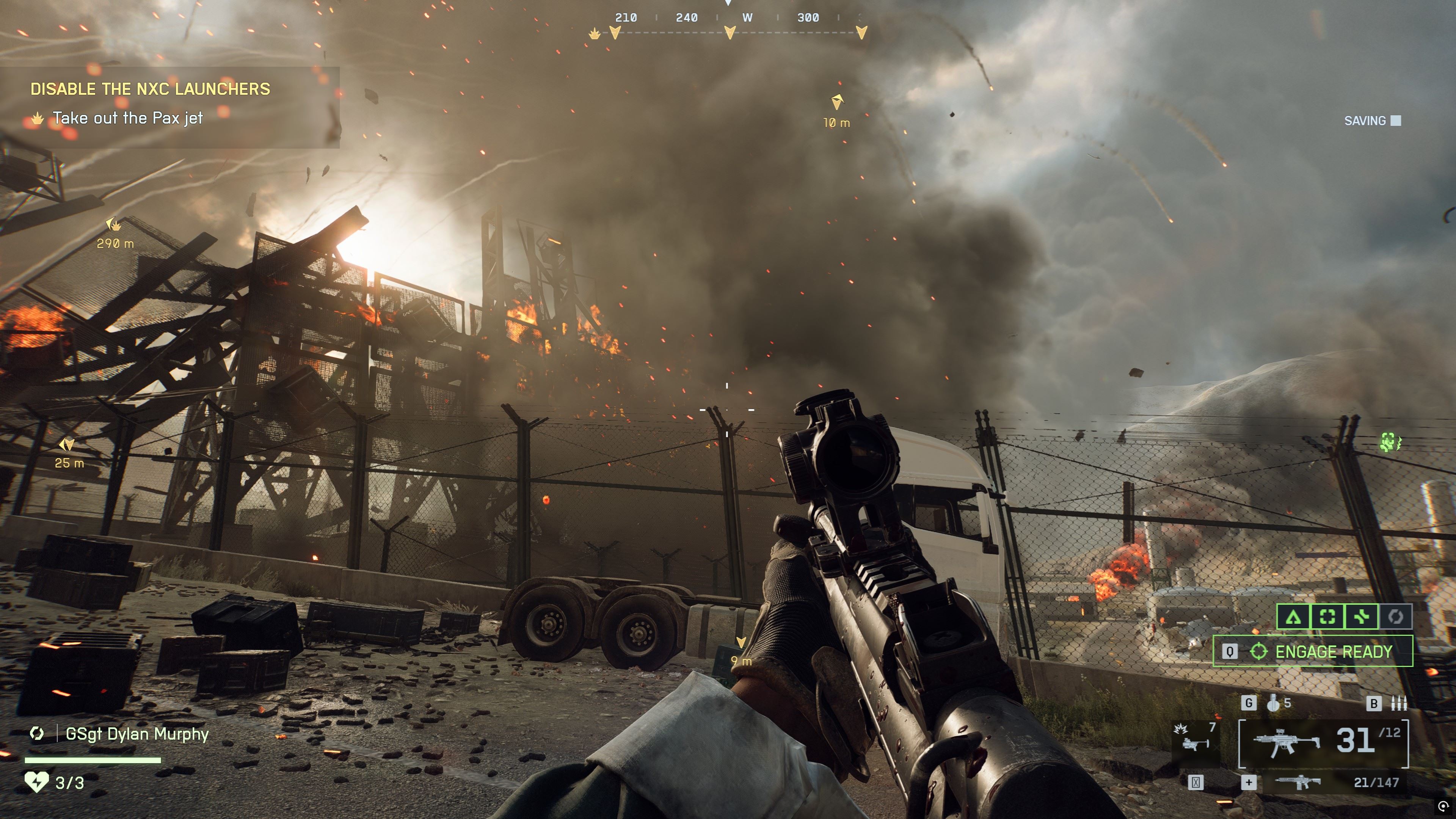Select the greyed-out cycle squad command icon
The width and height of the screenshot is (1456, 819).
[x=1395, y=617]
